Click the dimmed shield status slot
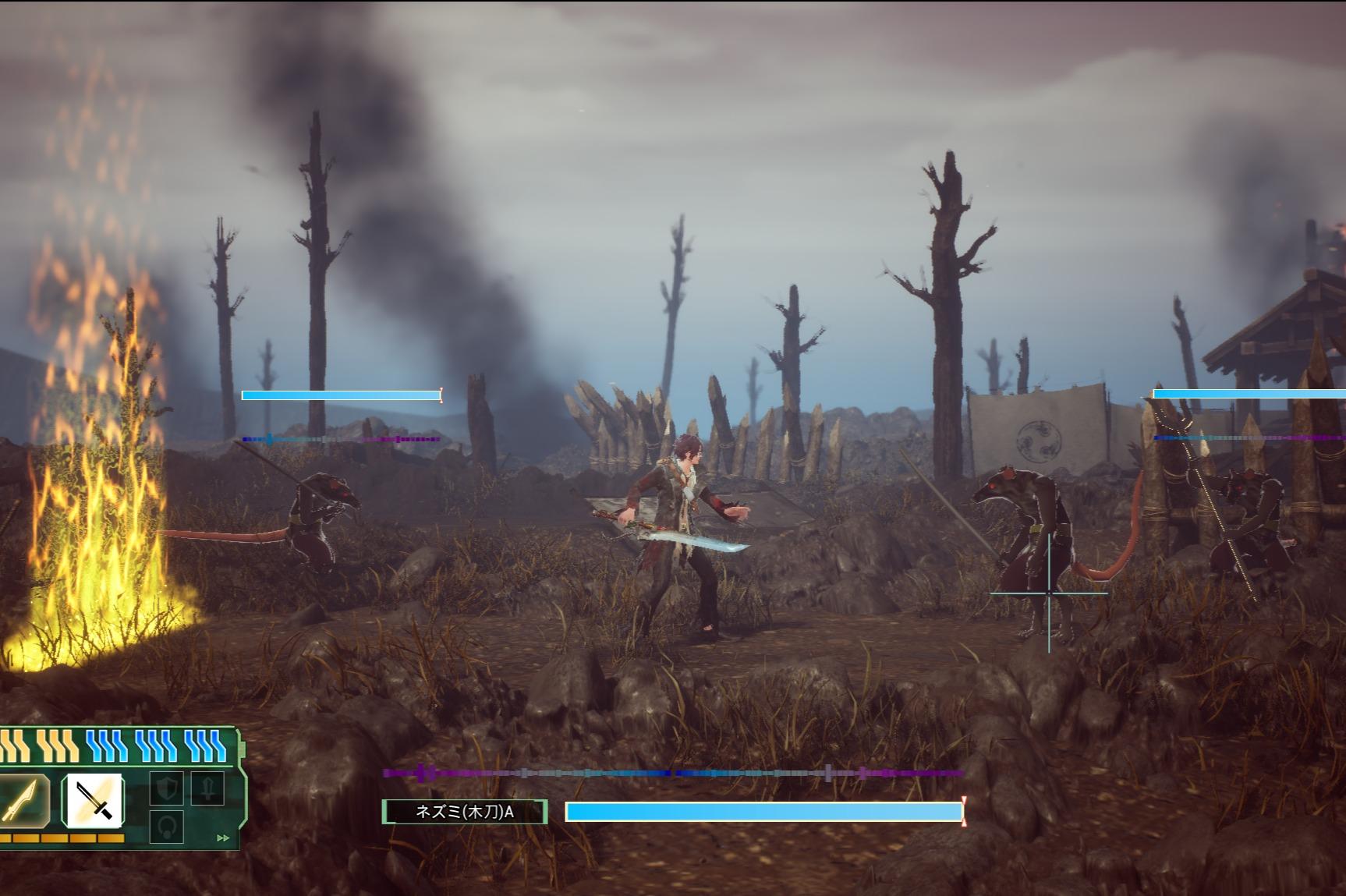The width and height of the screenshot is (1346, 896). 166,789
